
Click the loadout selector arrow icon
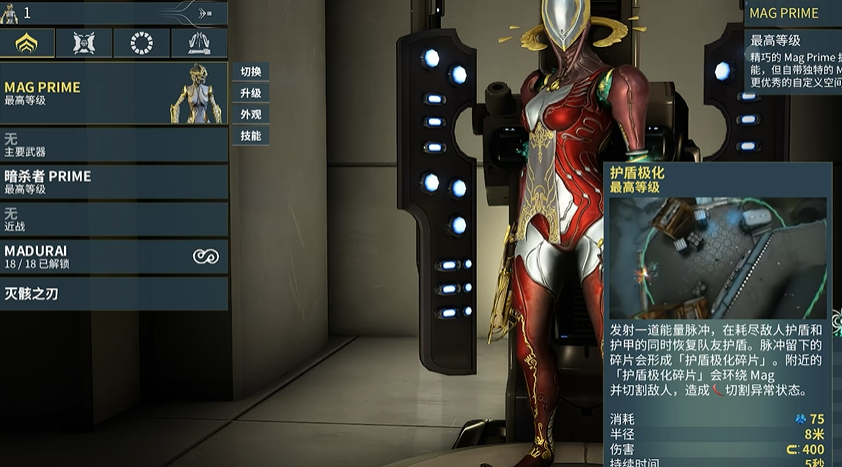coord(204,14)
